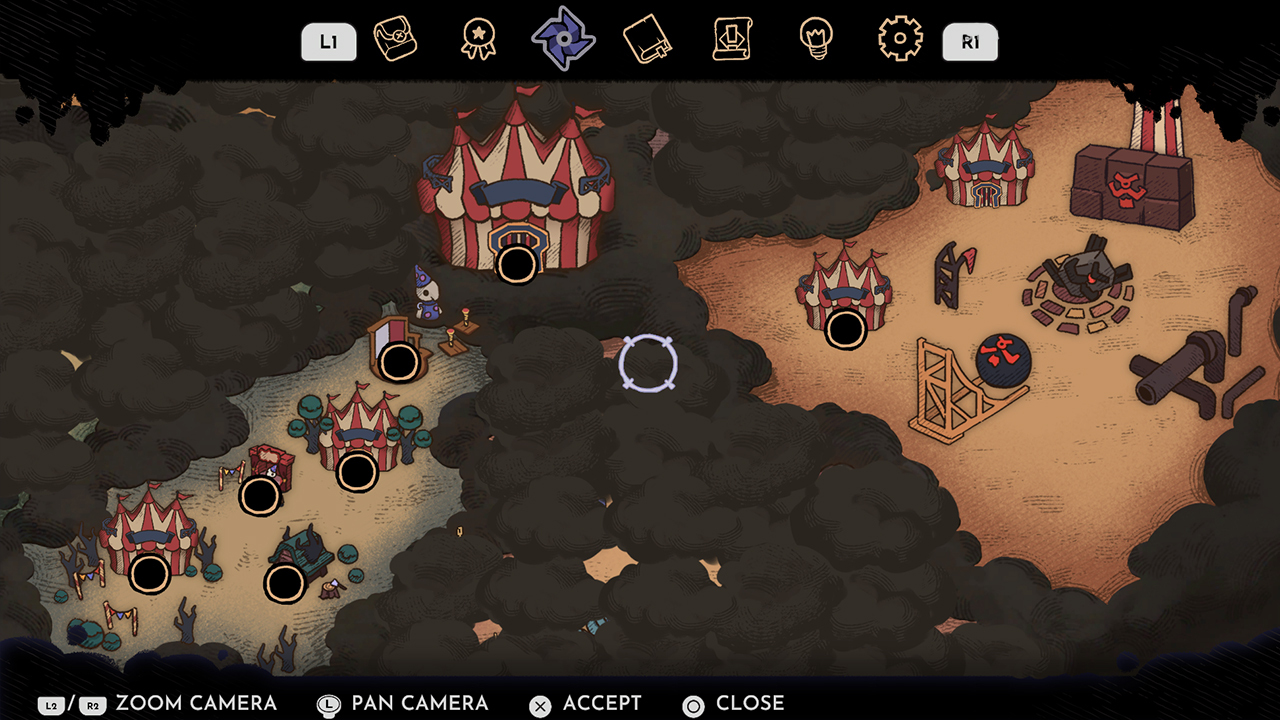Select the marker on the tent with teal trees
The width and height of the screenshot is (1280, 720).
point(356,472)
